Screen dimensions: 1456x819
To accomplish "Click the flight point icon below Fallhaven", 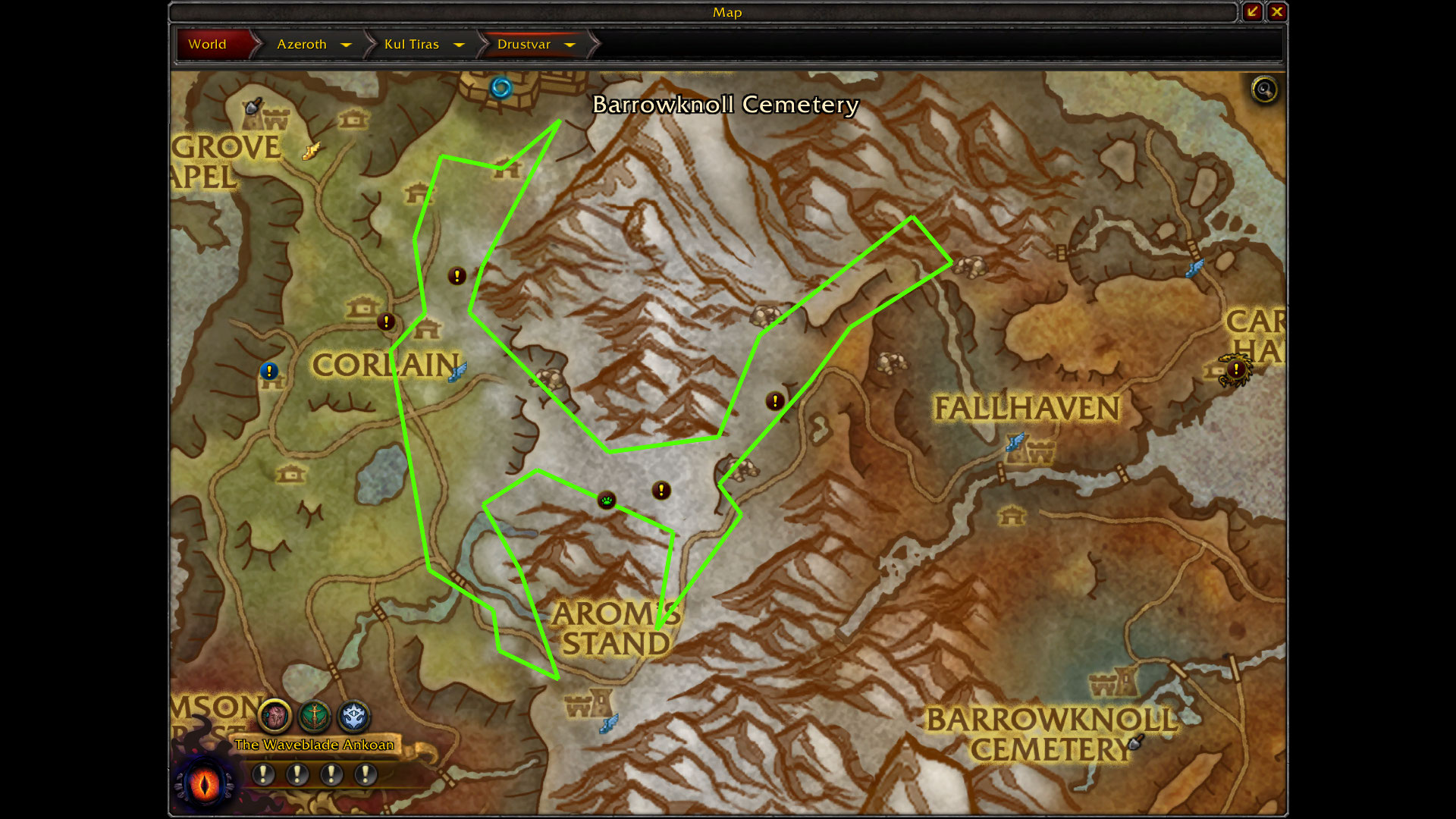I will 1015,441.
